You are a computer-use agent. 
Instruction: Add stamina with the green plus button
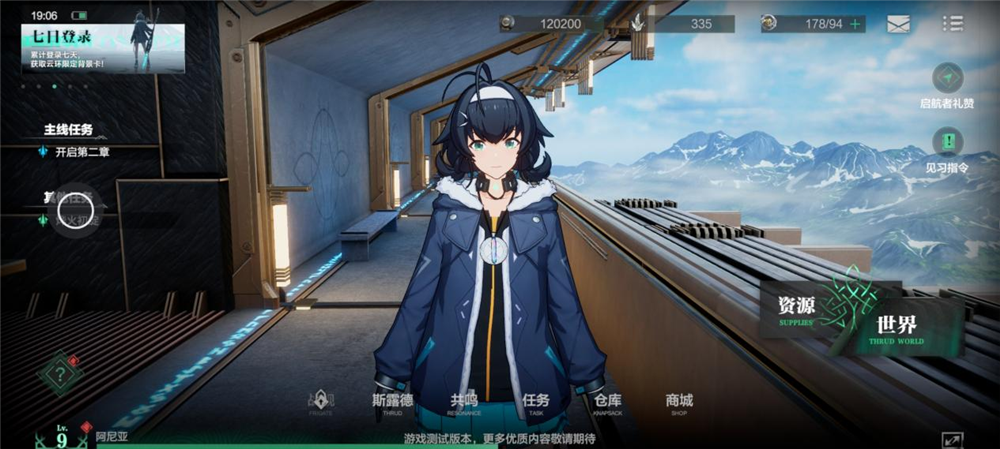pyautogui.click(x=855, y=24)
